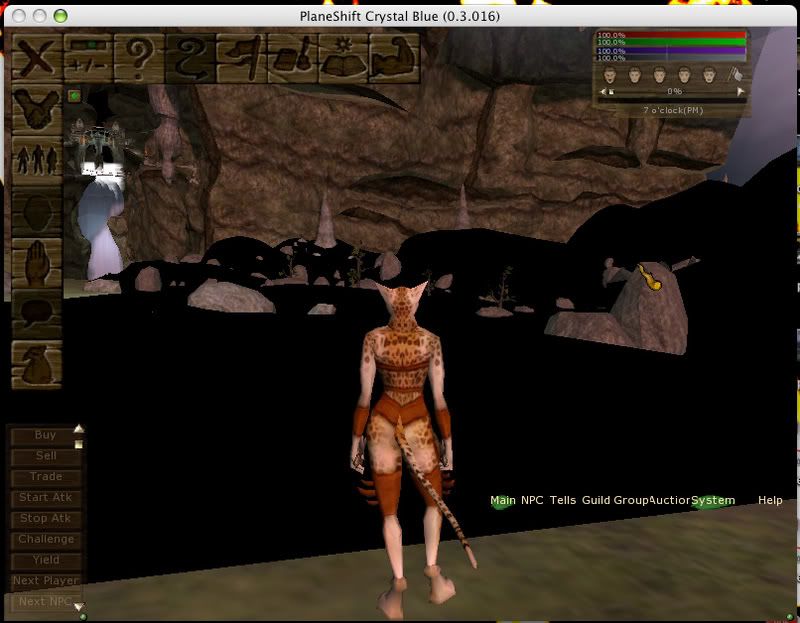Viewport: 800px width, 623px height.
Task: Open the speech bubble chat icon
Action: point(37,314)
